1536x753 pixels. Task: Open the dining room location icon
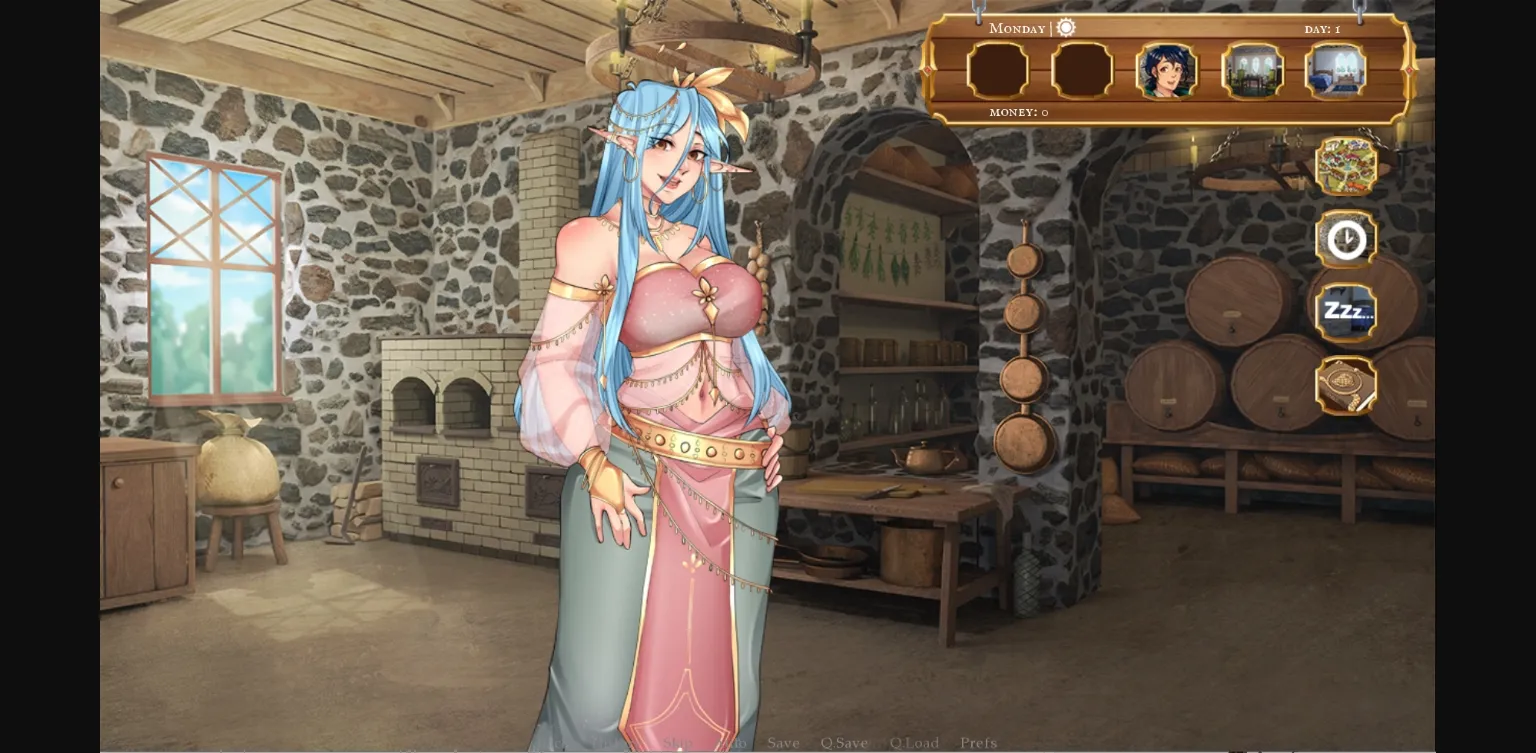tap(1254, 71)
